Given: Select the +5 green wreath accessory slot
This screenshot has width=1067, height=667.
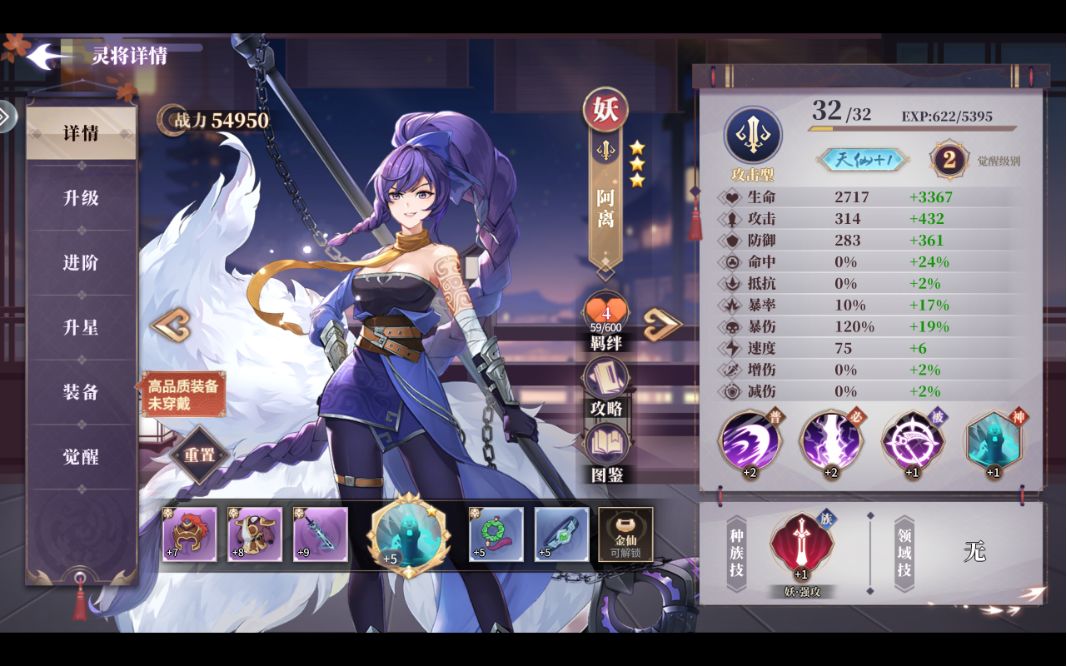Looking at the screenshot, I should pyautogui.click(x=496, y=534).
